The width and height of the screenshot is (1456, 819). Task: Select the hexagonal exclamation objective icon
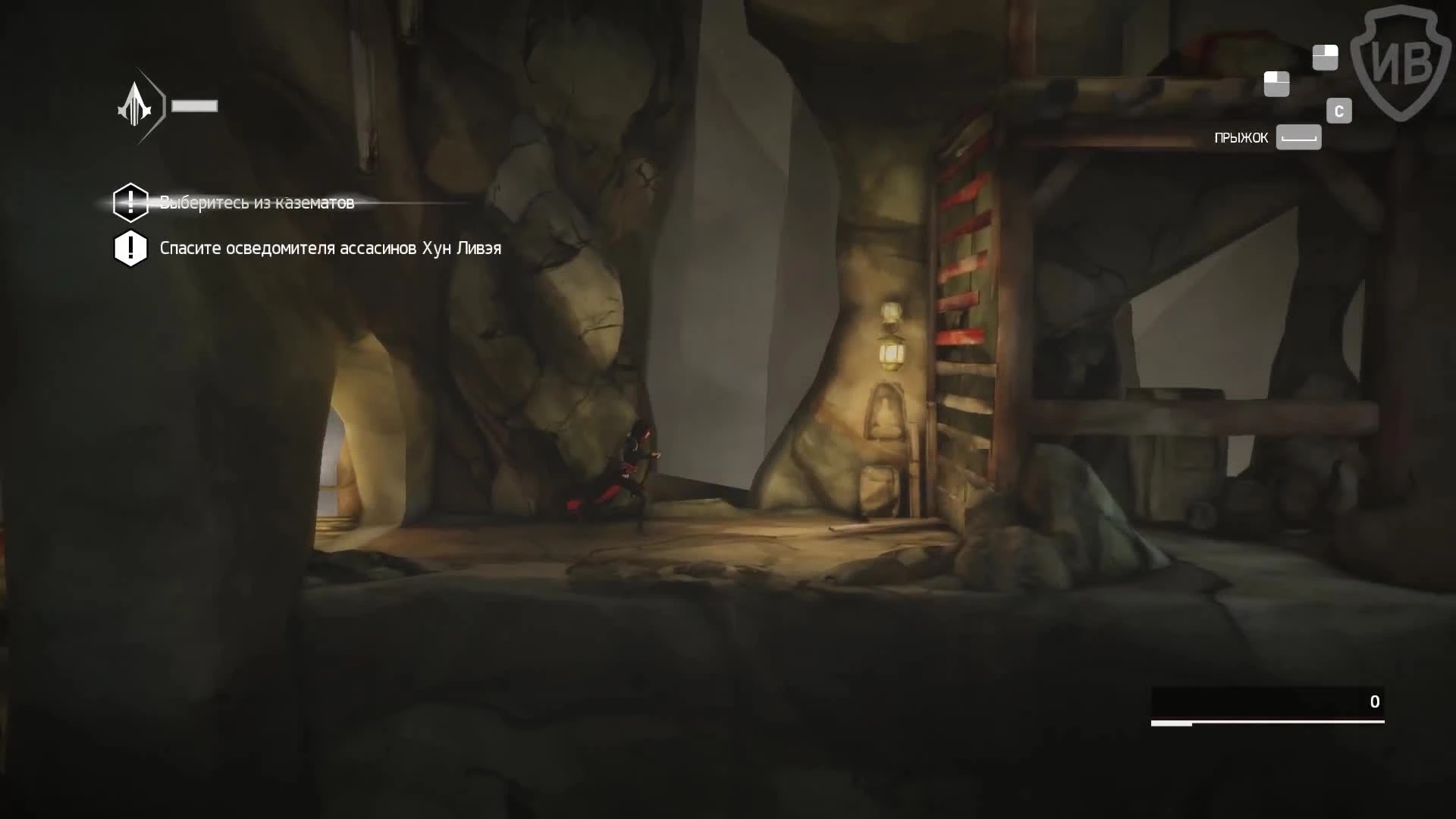tap(130, 202)
